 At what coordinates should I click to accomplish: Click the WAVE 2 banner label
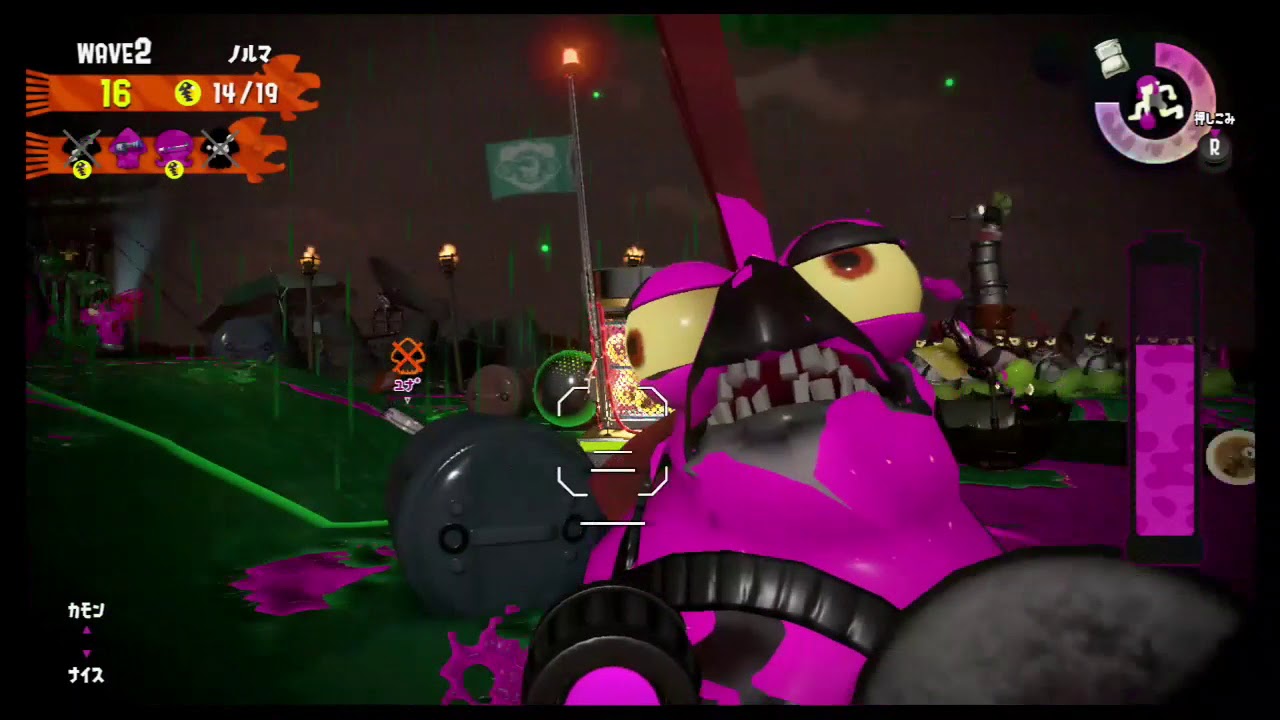(x=113, y=52)
